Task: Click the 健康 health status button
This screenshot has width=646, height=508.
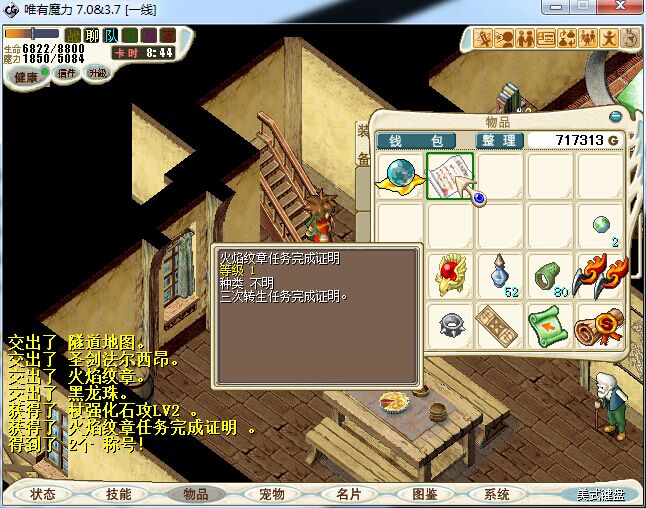Action: [26, 77]
